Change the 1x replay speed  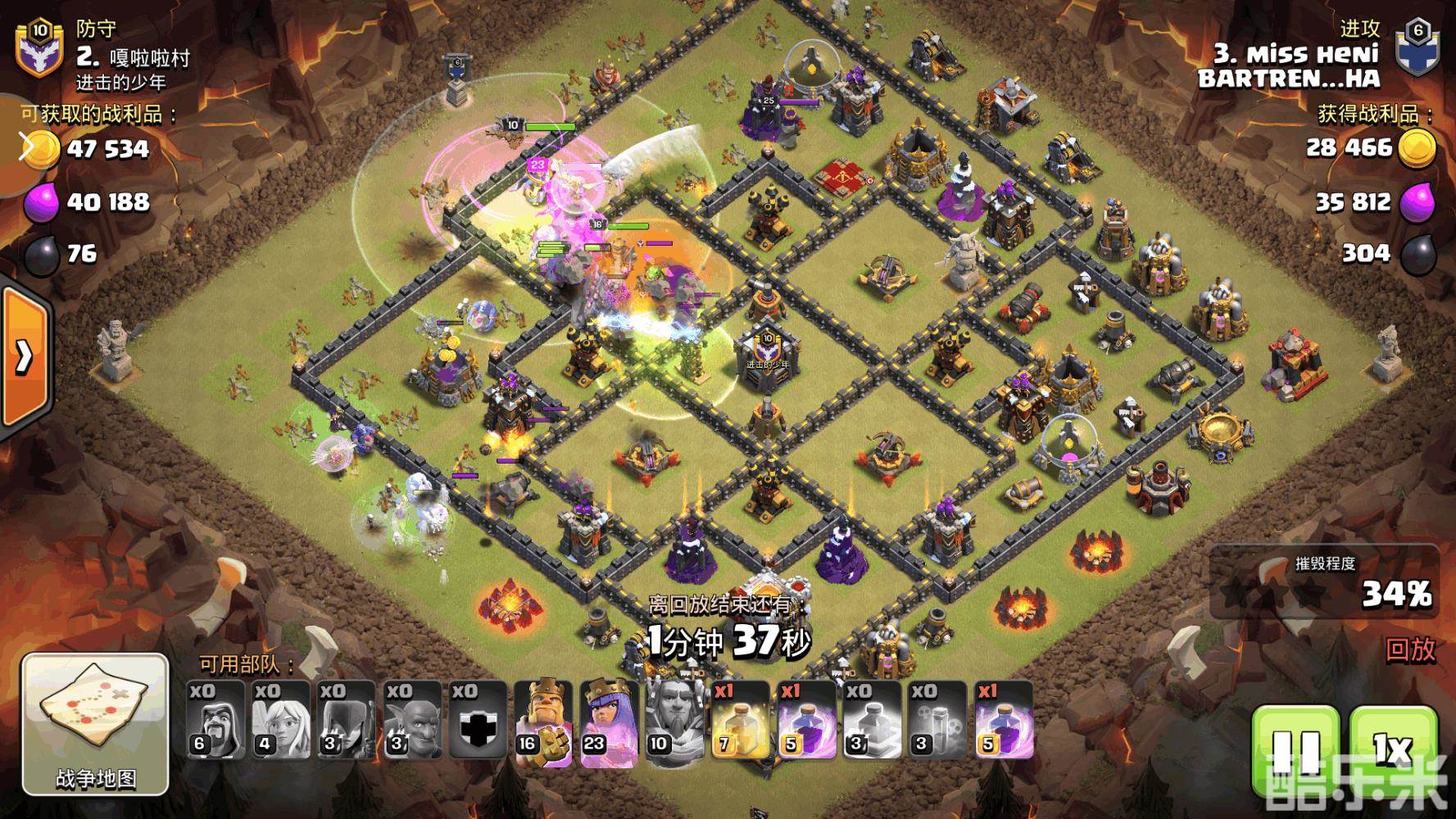click(1392, 749)
